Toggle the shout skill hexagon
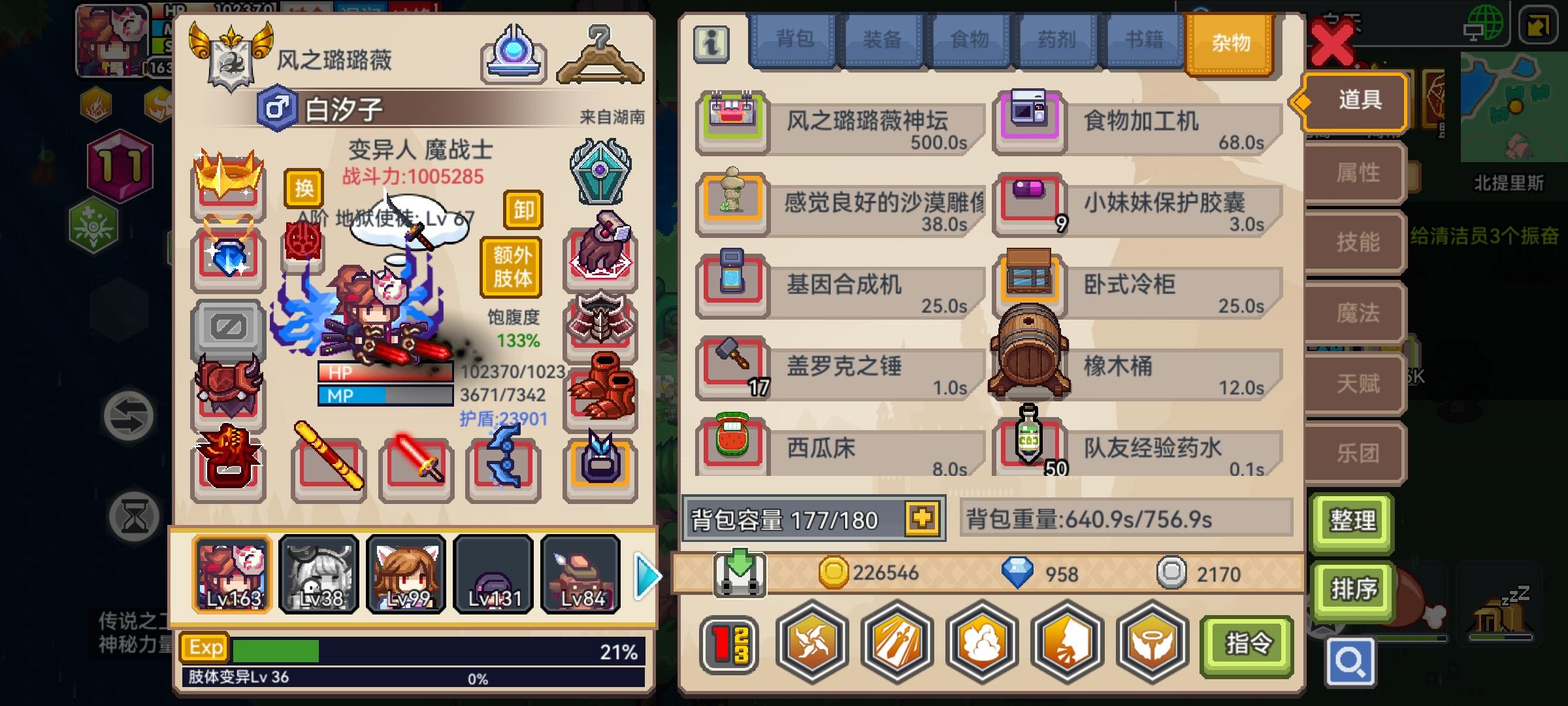1568x706 pixels. tap(1065, 644)
